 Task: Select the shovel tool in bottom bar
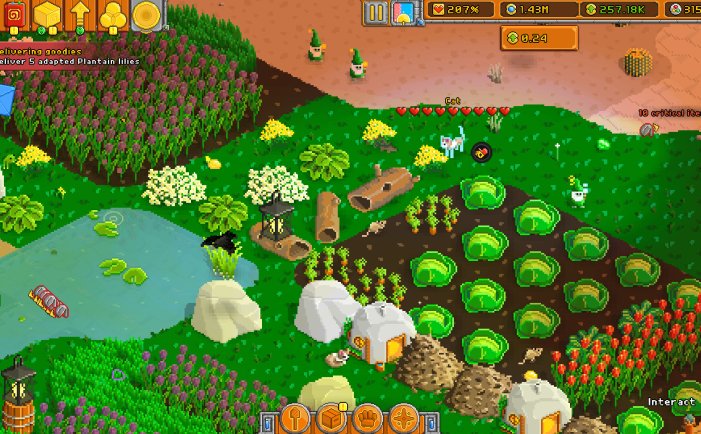(296, 419)
